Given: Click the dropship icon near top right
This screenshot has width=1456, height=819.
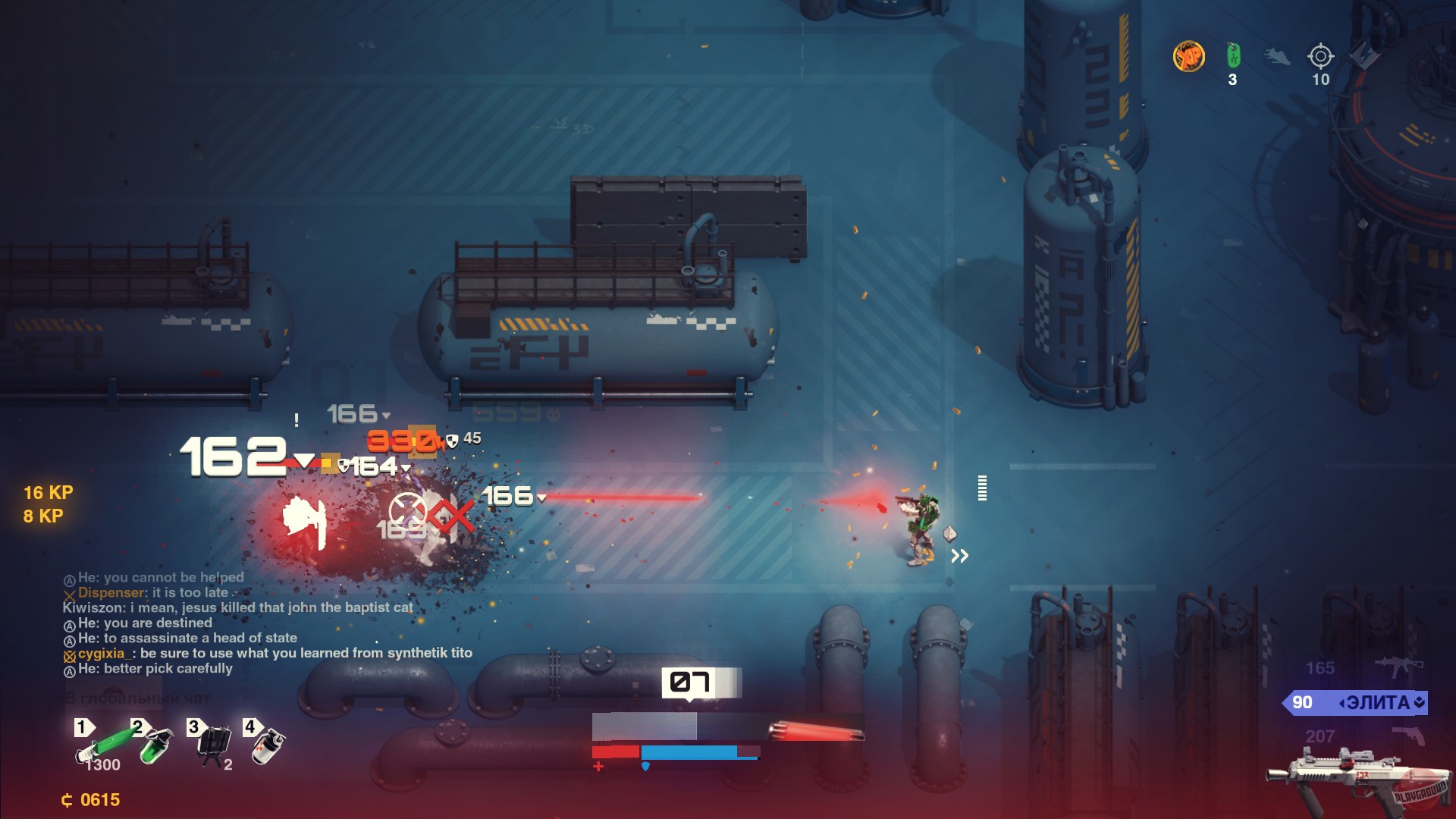Looking at the screenshot, I should (x=1276, y=55).
